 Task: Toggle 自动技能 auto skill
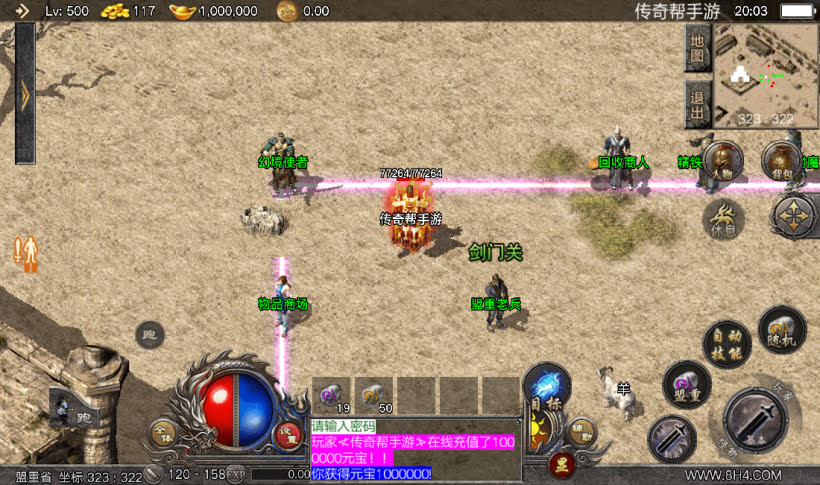coord(726,342)
